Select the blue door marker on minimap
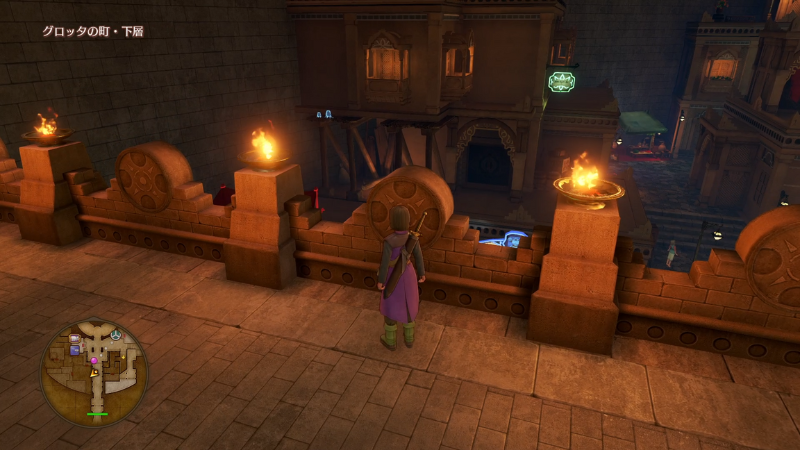800x450 pixels. [75, 350]
